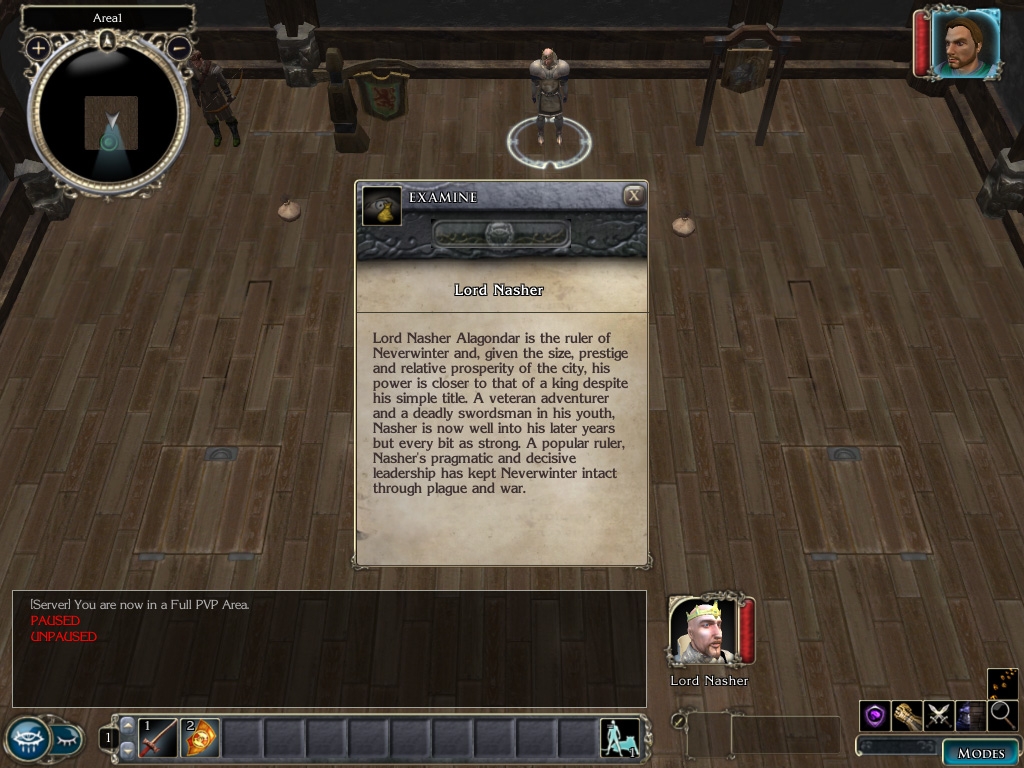The image size is (1024, 768).
Task: Select the player character portrait
Action: pos(965,43)
